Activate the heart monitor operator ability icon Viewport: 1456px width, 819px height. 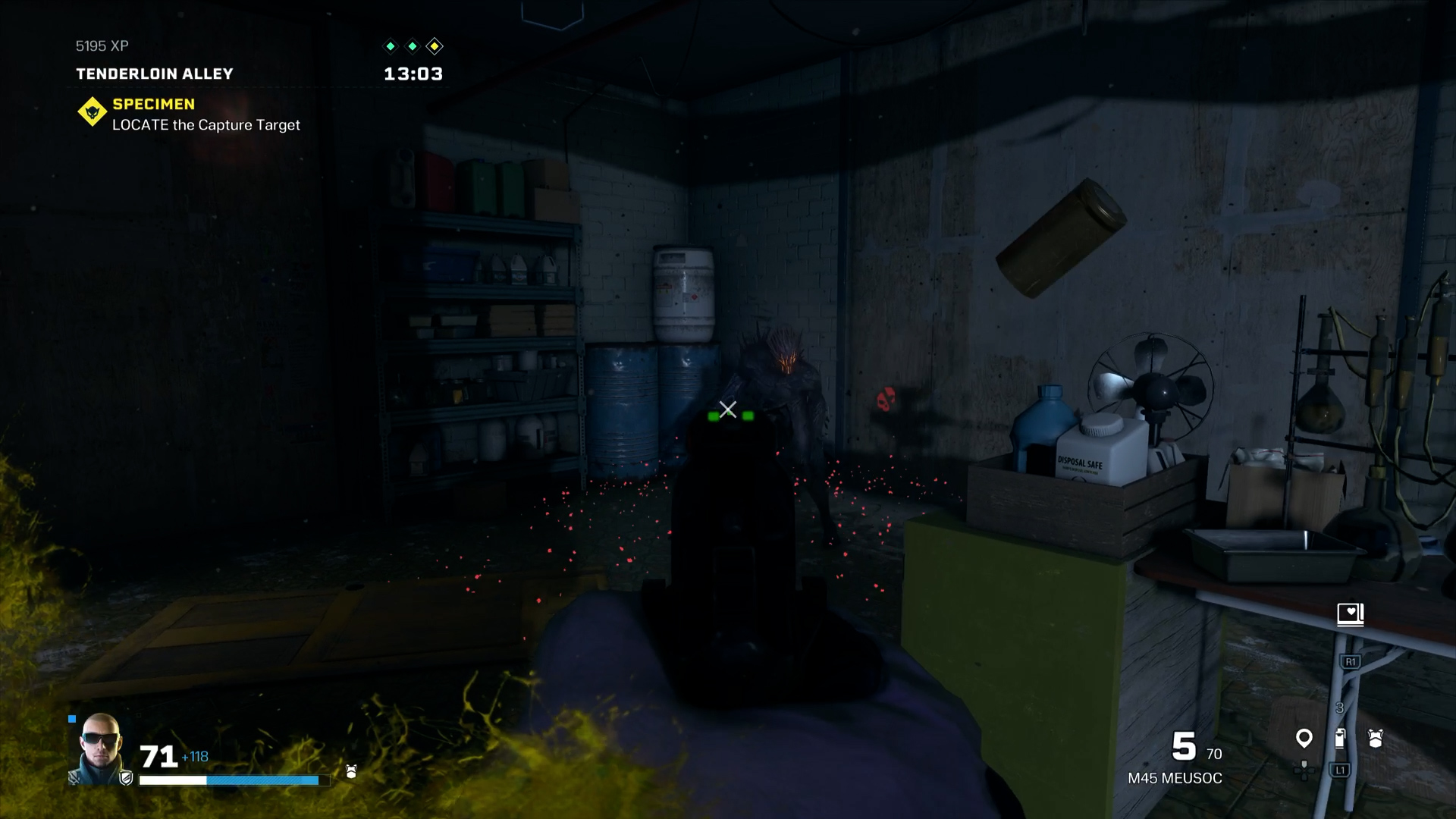(x=1350, y=613)
